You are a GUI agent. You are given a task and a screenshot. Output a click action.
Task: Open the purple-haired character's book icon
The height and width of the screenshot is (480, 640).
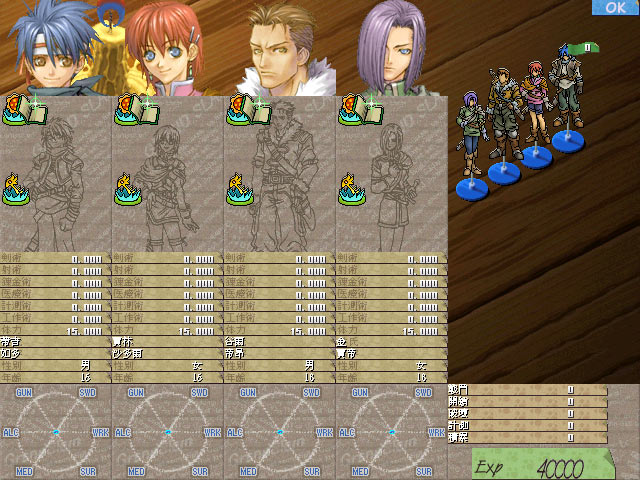coord(354,110)
